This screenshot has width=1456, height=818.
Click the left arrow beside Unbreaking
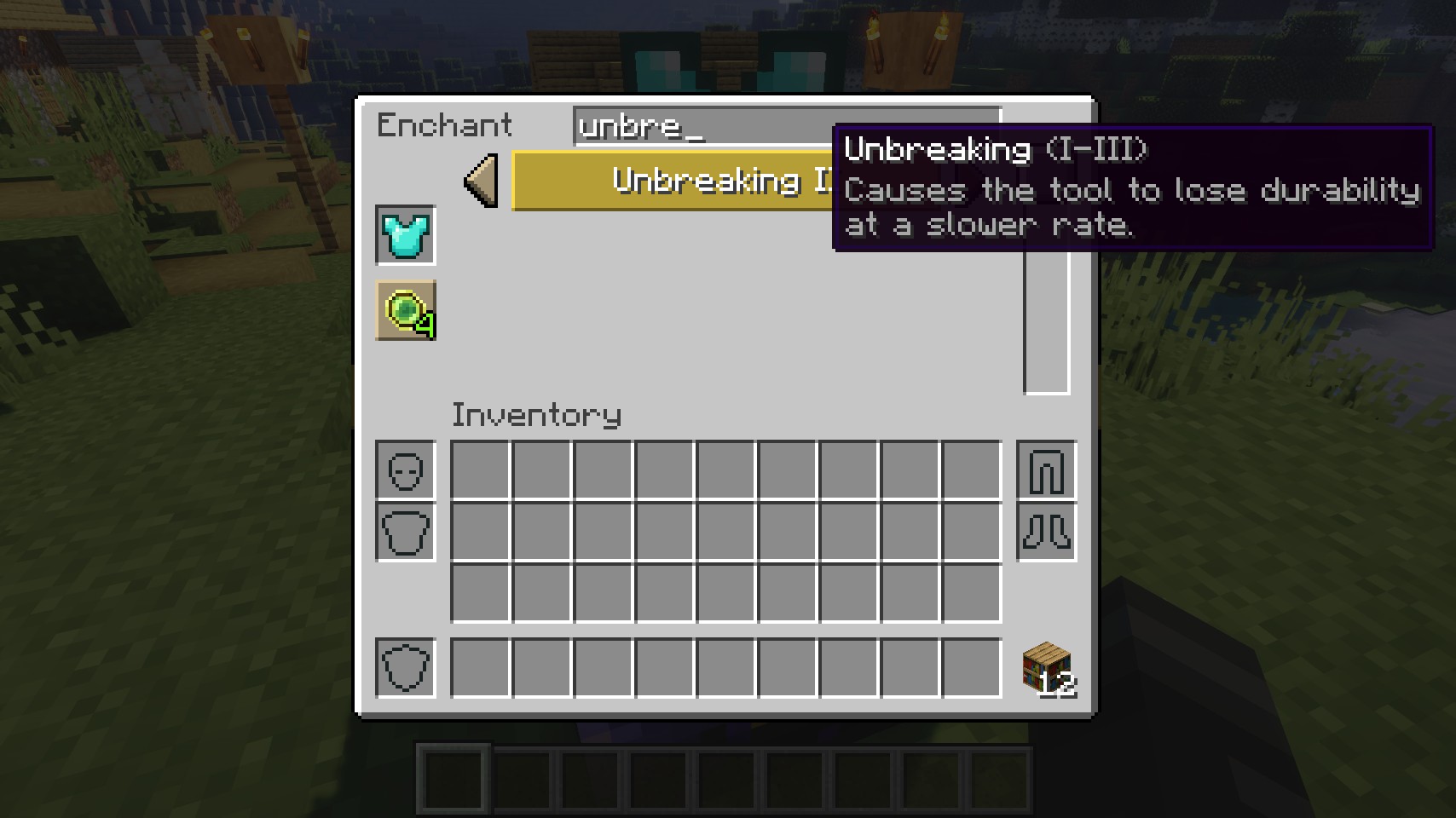tap(482, 181)
